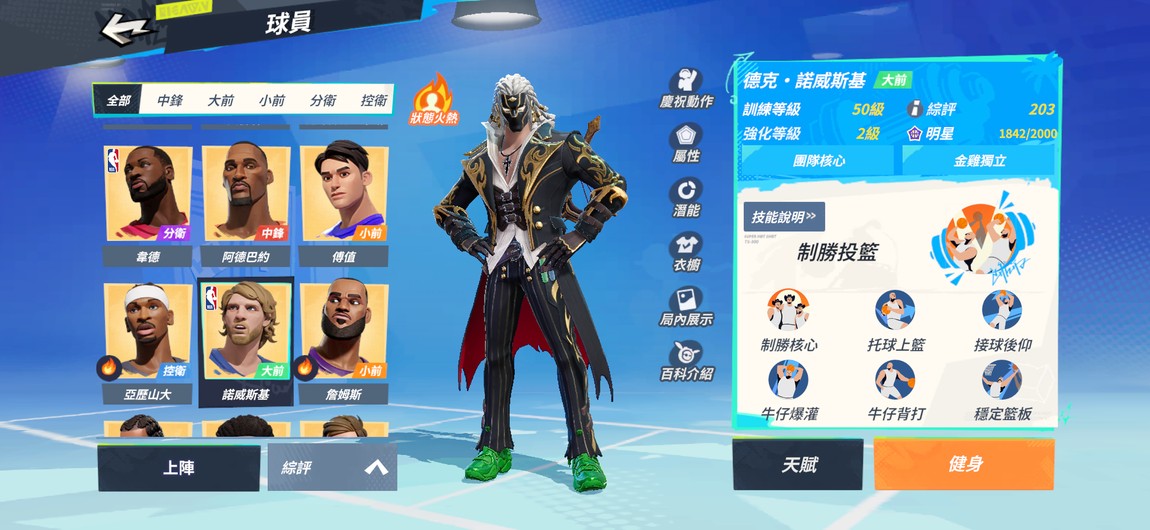Tap the 上陣 lineup button
Image resolution: width=1150 pixels, height=530 pixels.
179,467
